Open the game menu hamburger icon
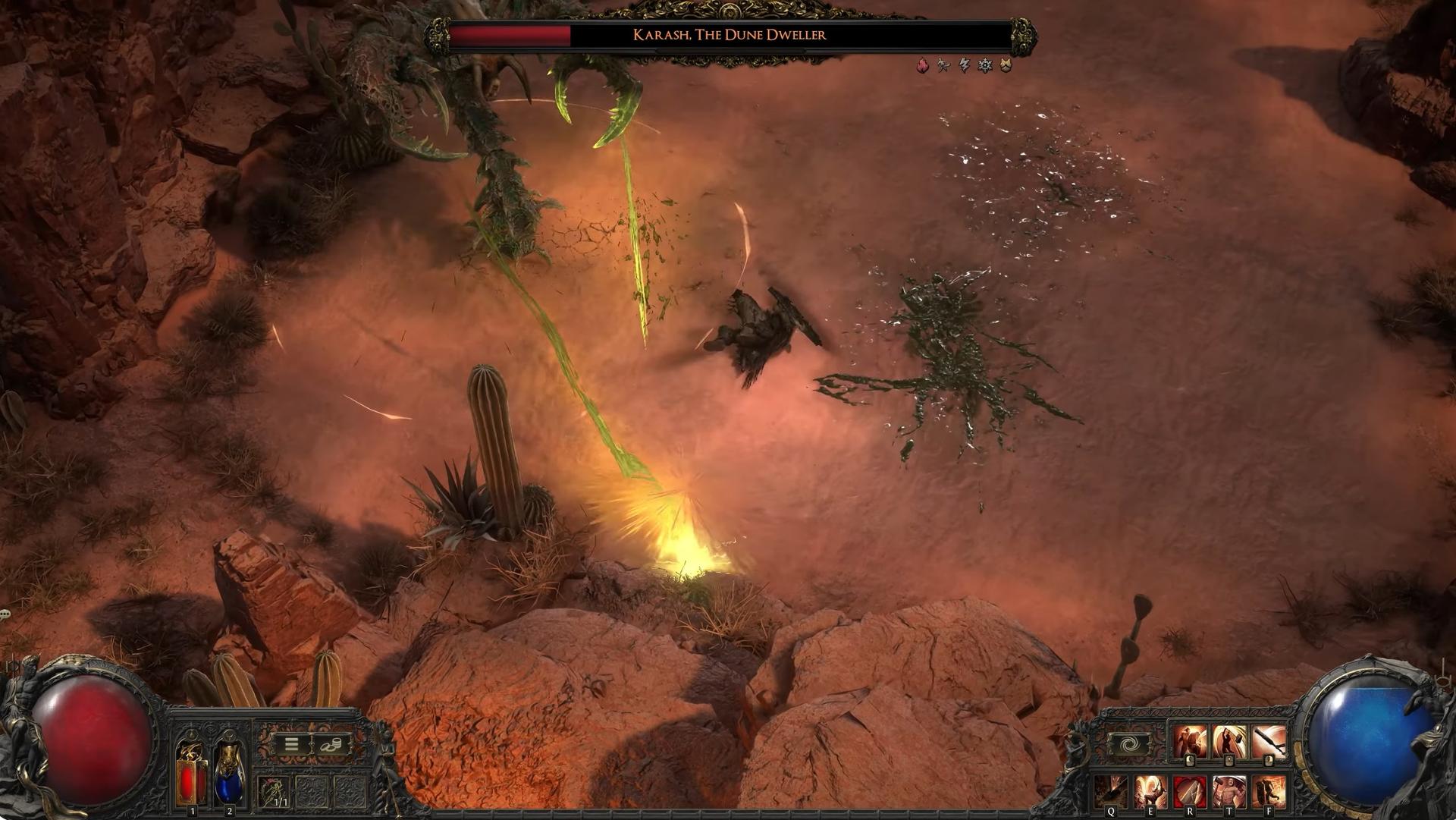 292,743
